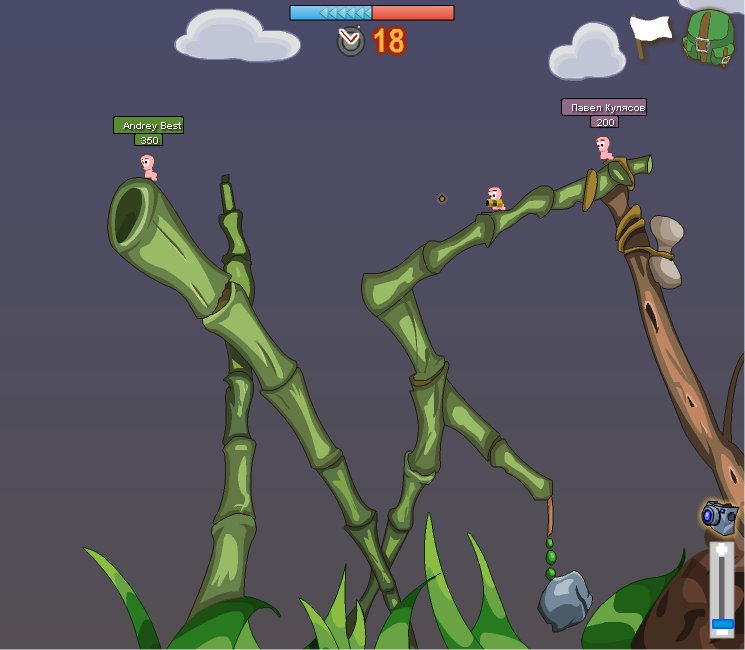Screen dimensions: 745x650
Task: Open the green backpack weapon inventory
Action: pyautogui.click(x=708, y=38)
